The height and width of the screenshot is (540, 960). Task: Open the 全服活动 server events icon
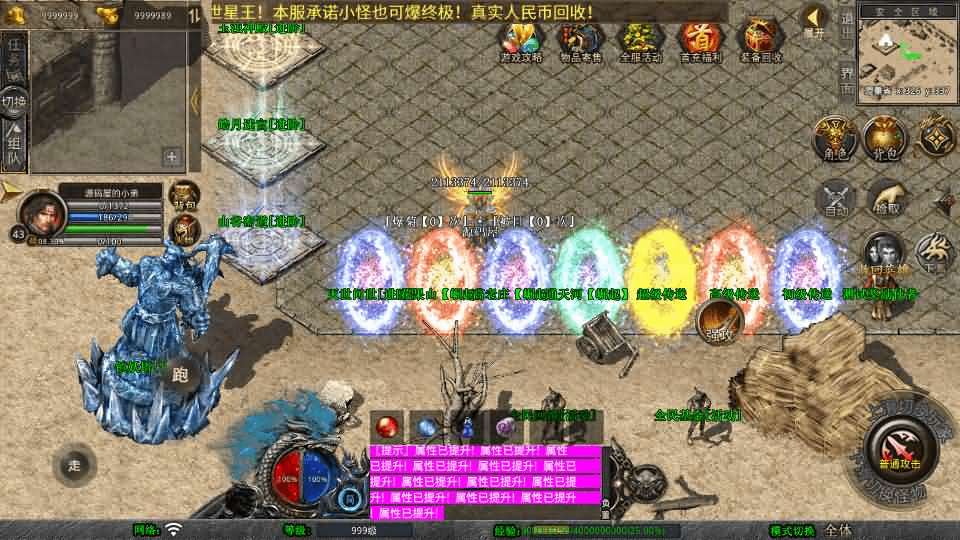point(641,39)
